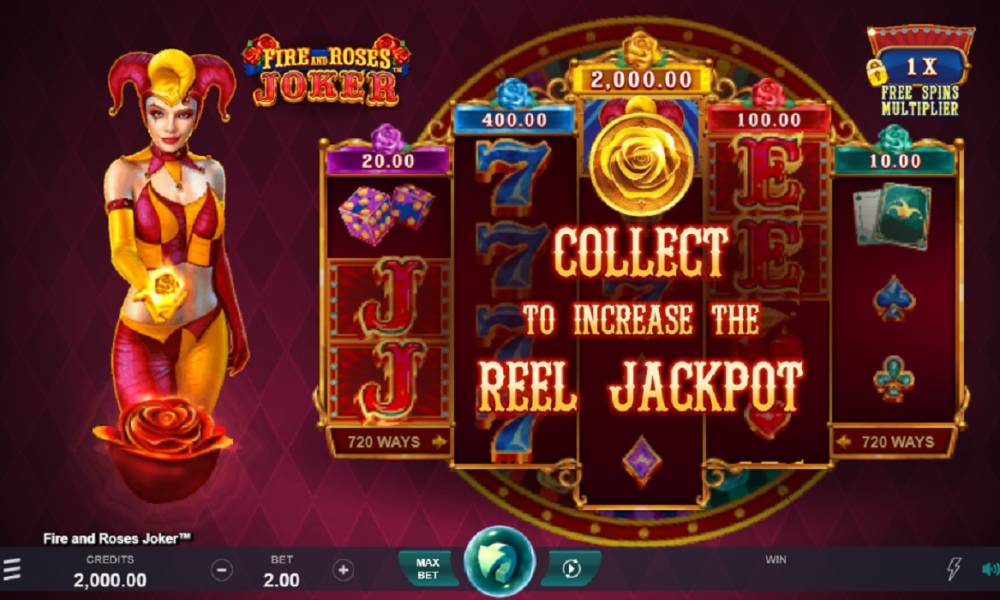Open the hamburger menu

coord(12,570)
